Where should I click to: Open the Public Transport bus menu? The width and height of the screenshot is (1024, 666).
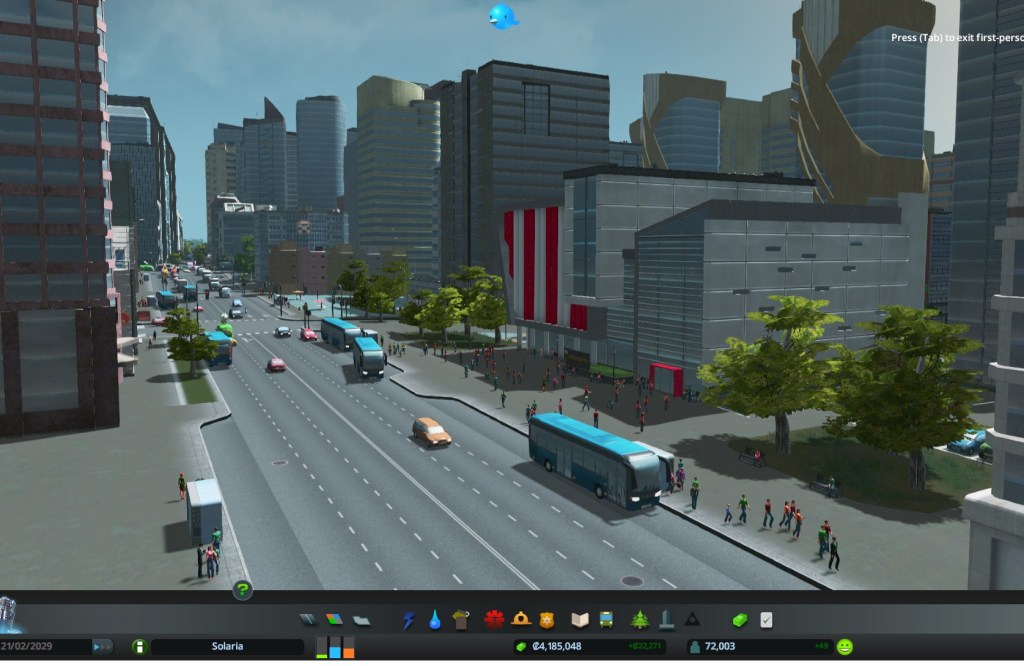click(x=606, y=620)
